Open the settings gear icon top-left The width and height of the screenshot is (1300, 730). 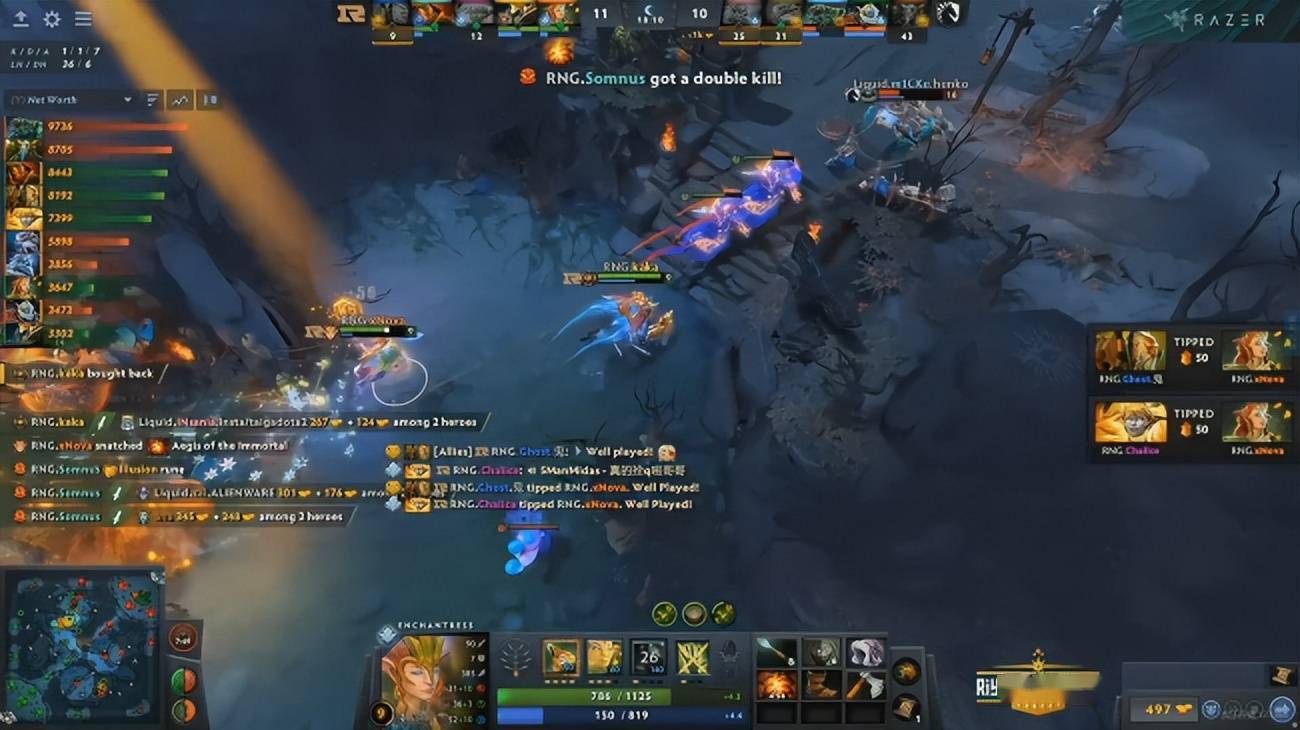pyautogui.click(x=52, y=17)
